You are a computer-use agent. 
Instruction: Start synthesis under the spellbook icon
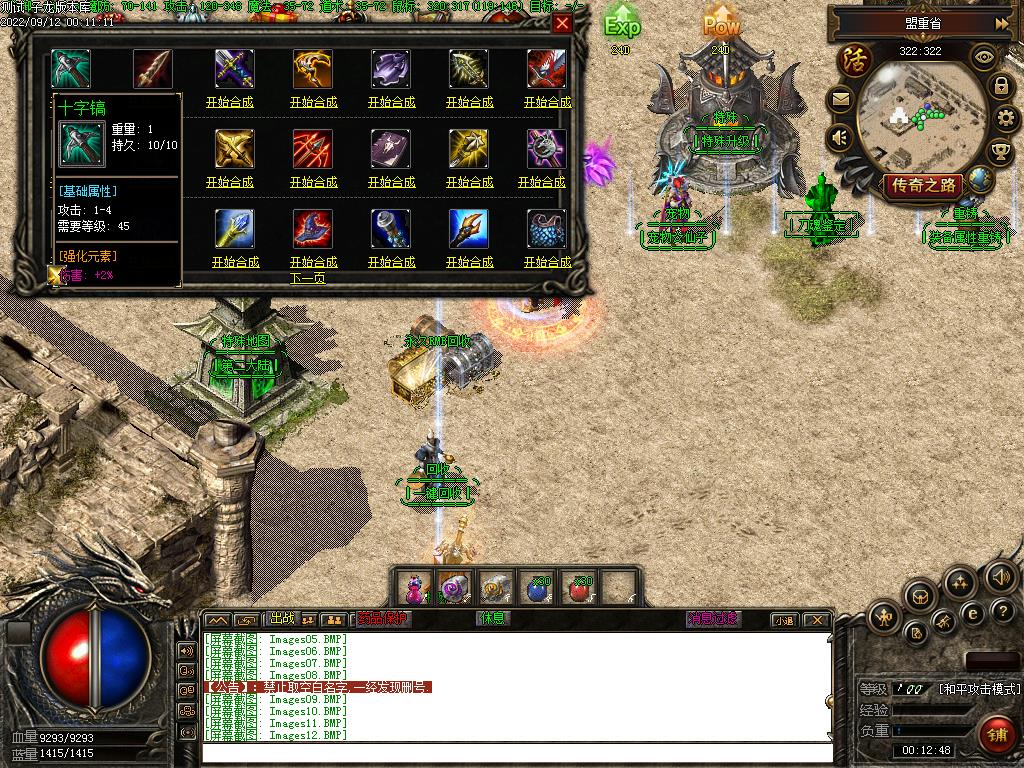coord(392,182)
